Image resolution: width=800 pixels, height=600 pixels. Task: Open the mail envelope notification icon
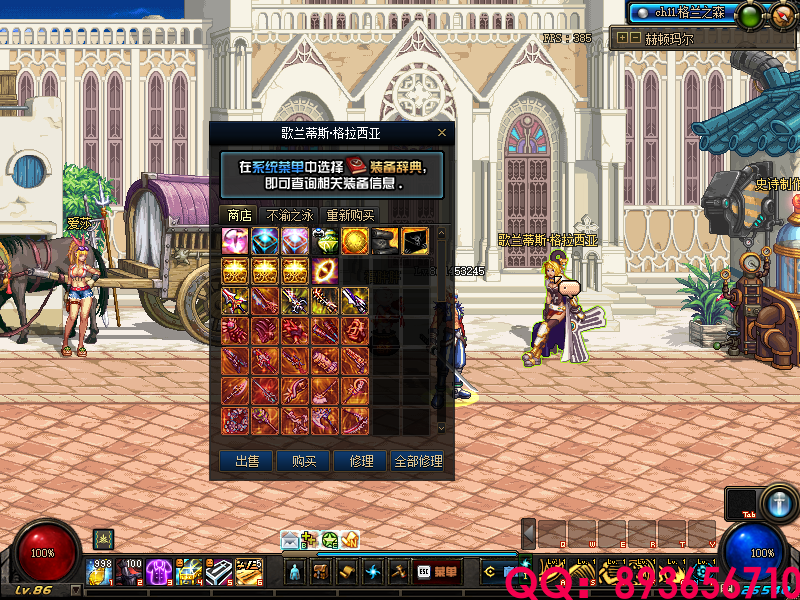pyautogui.click(x=289, y=540)
